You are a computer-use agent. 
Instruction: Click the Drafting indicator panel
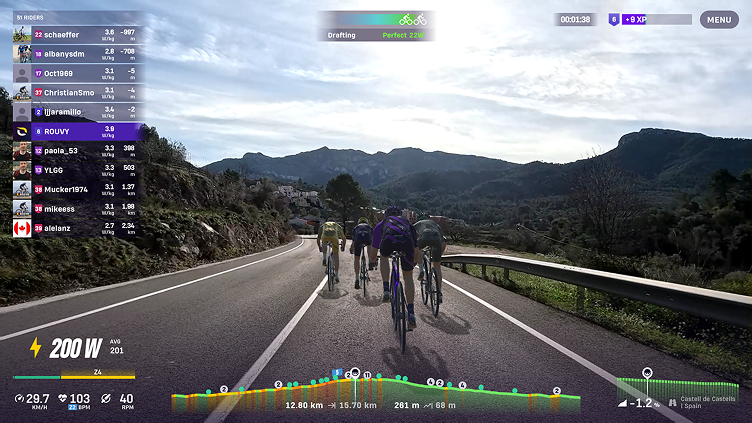coord(376,26)
